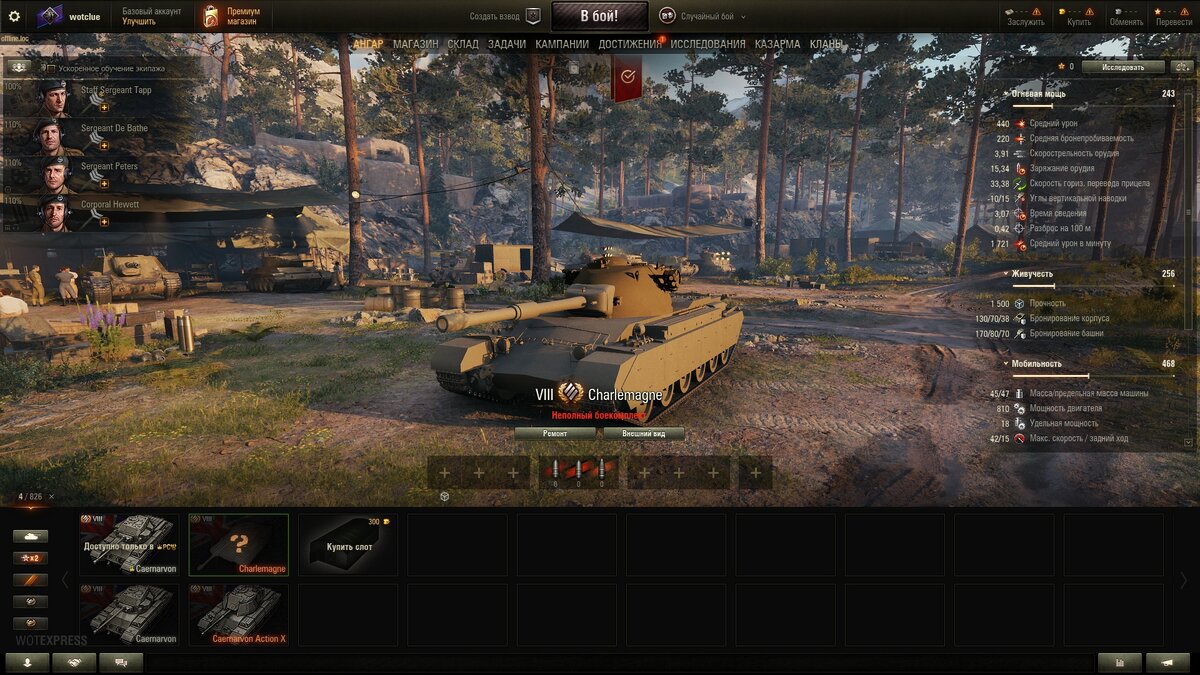Open the settings gear menu

tap(14, 16)
